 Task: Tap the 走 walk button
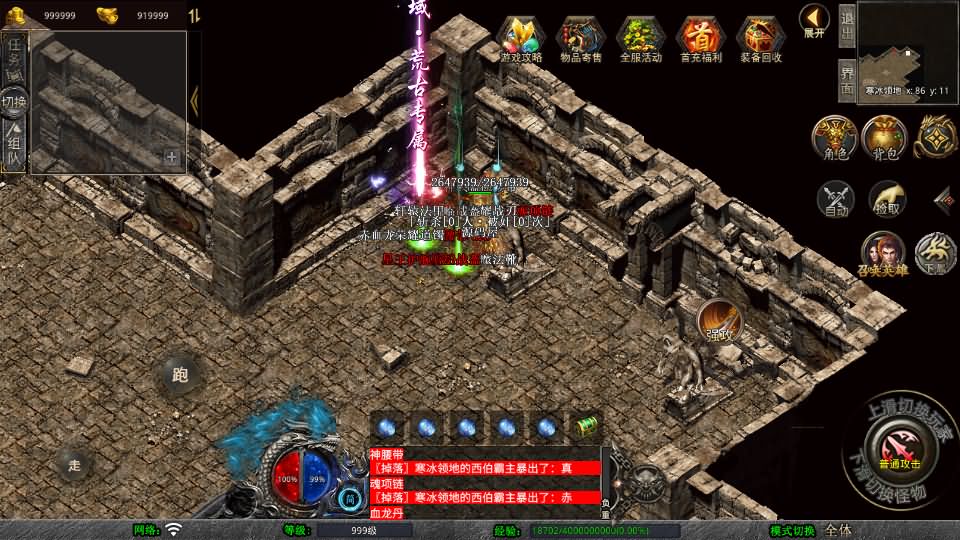pyautogui.click(x=74, y=463)
